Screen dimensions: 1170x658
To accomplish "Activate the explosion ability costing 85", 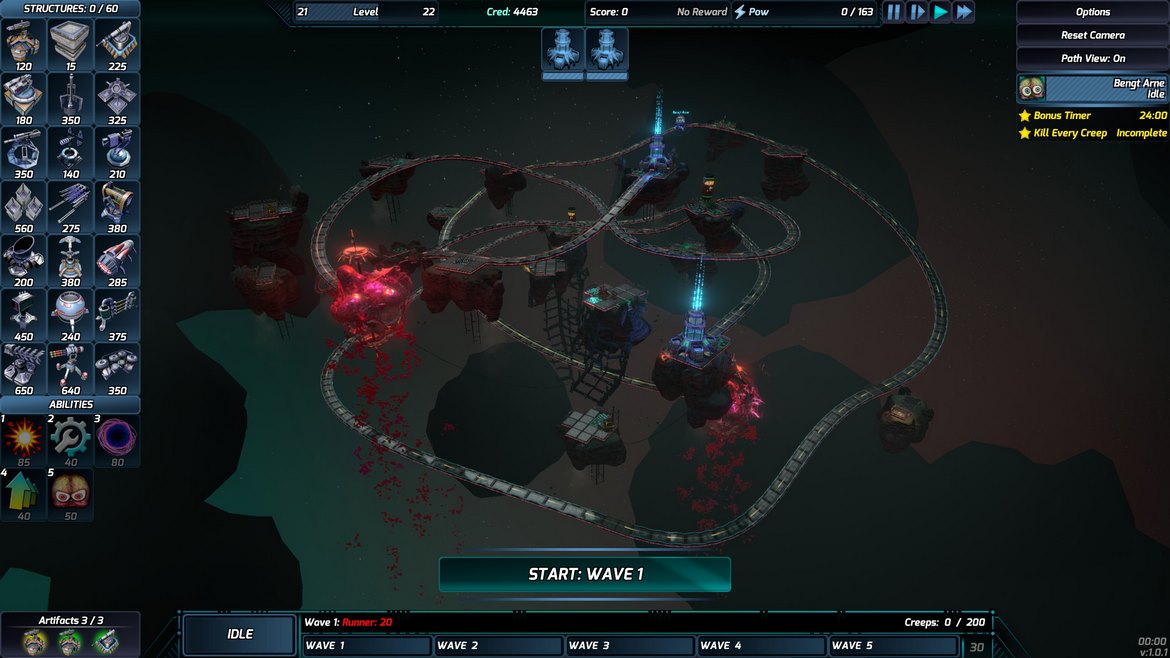I will [x=24, y=438].
